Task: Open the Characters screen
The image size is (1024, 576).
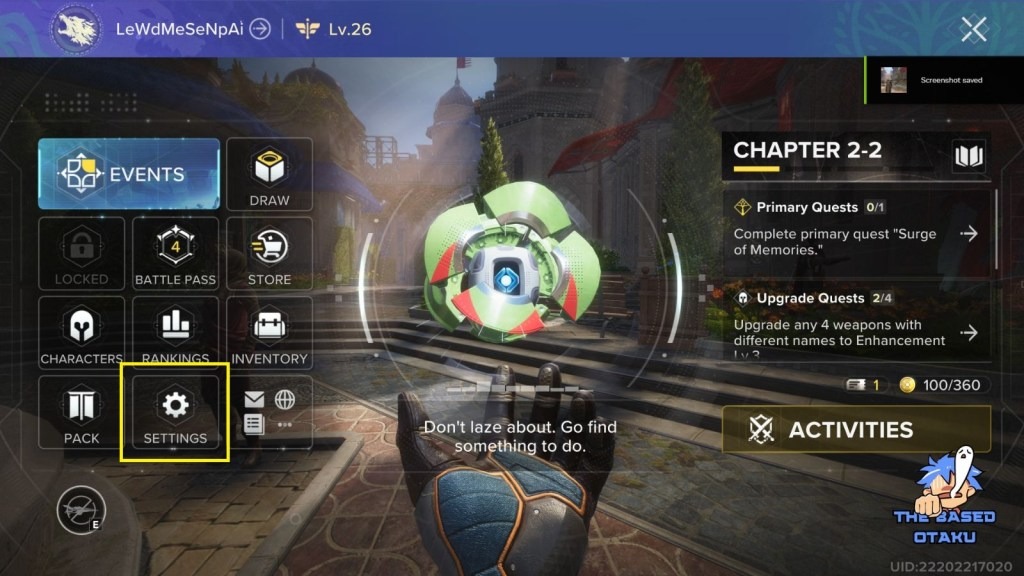Action: (x=81, y=333)
